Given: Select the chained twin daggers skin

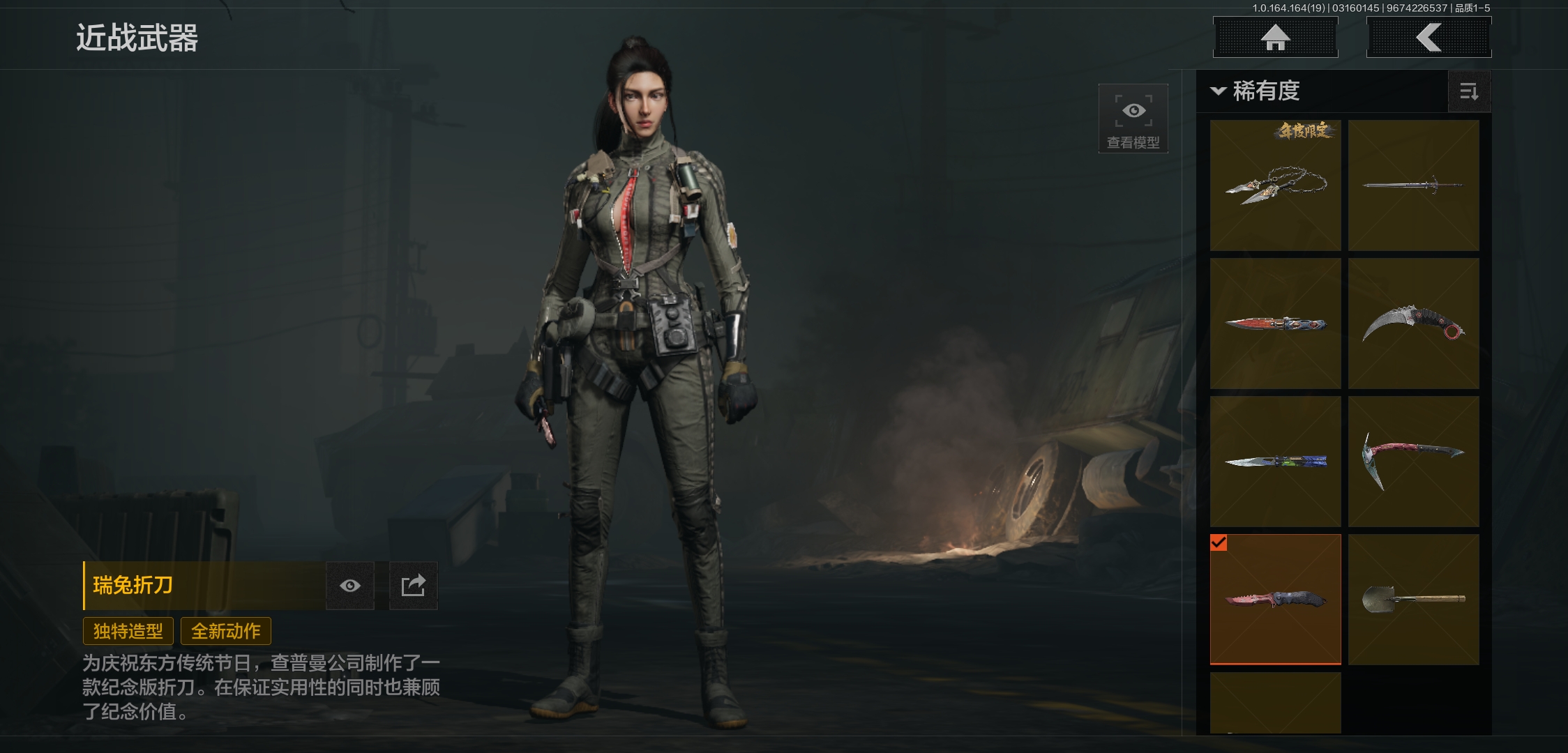Looking at the screenshot, I should coord(1275,185).
